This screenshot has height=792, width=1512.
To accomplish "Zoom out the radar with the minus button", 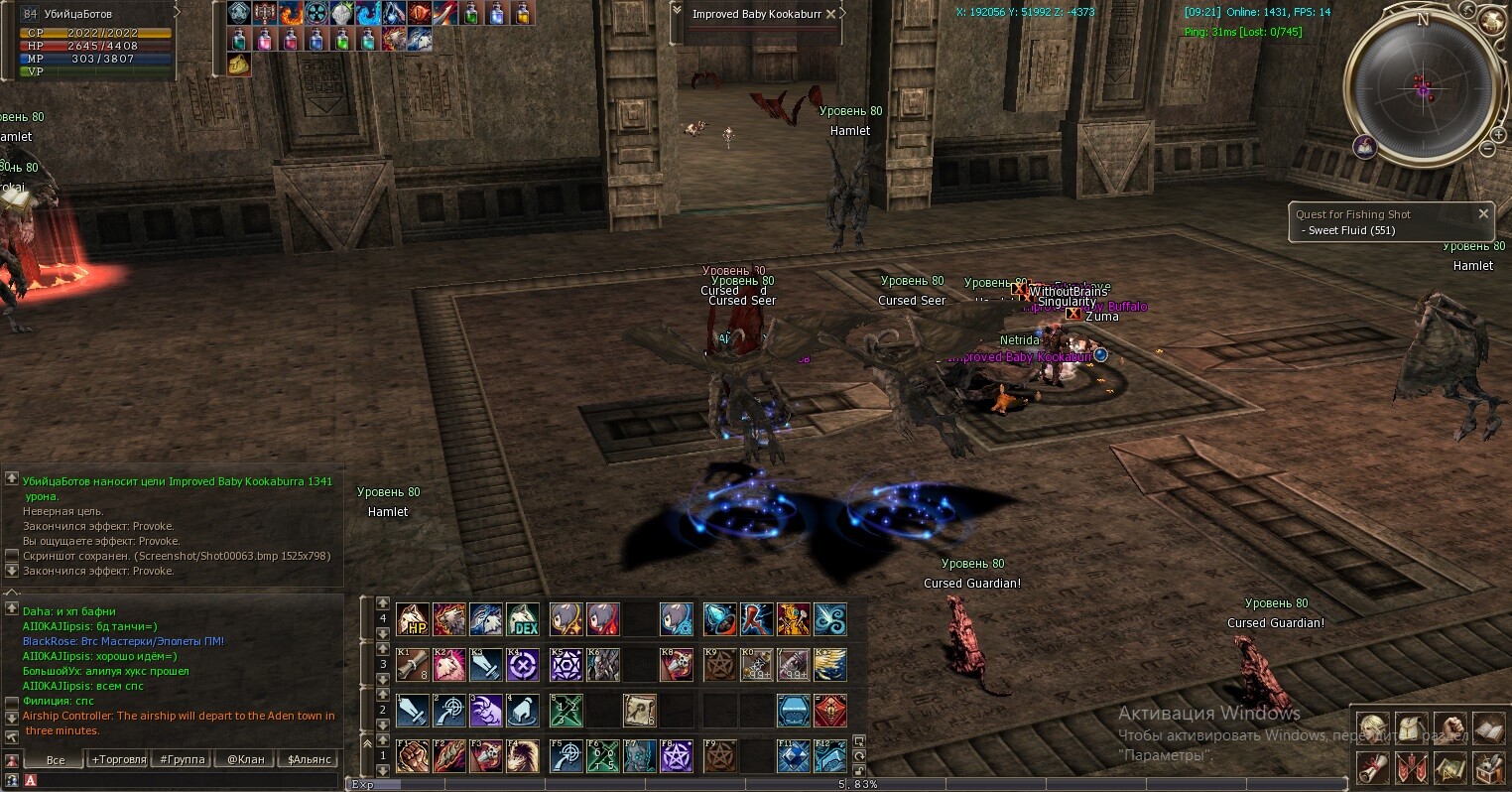I will pos(1487,149).
